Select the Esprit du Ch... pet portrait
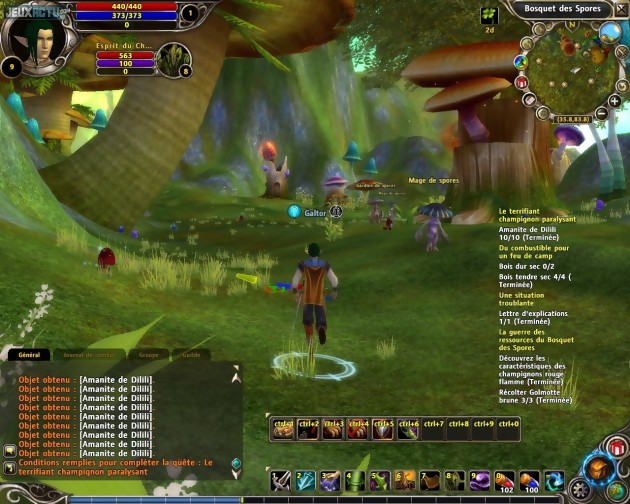630x504 pixels. point(173,58)
